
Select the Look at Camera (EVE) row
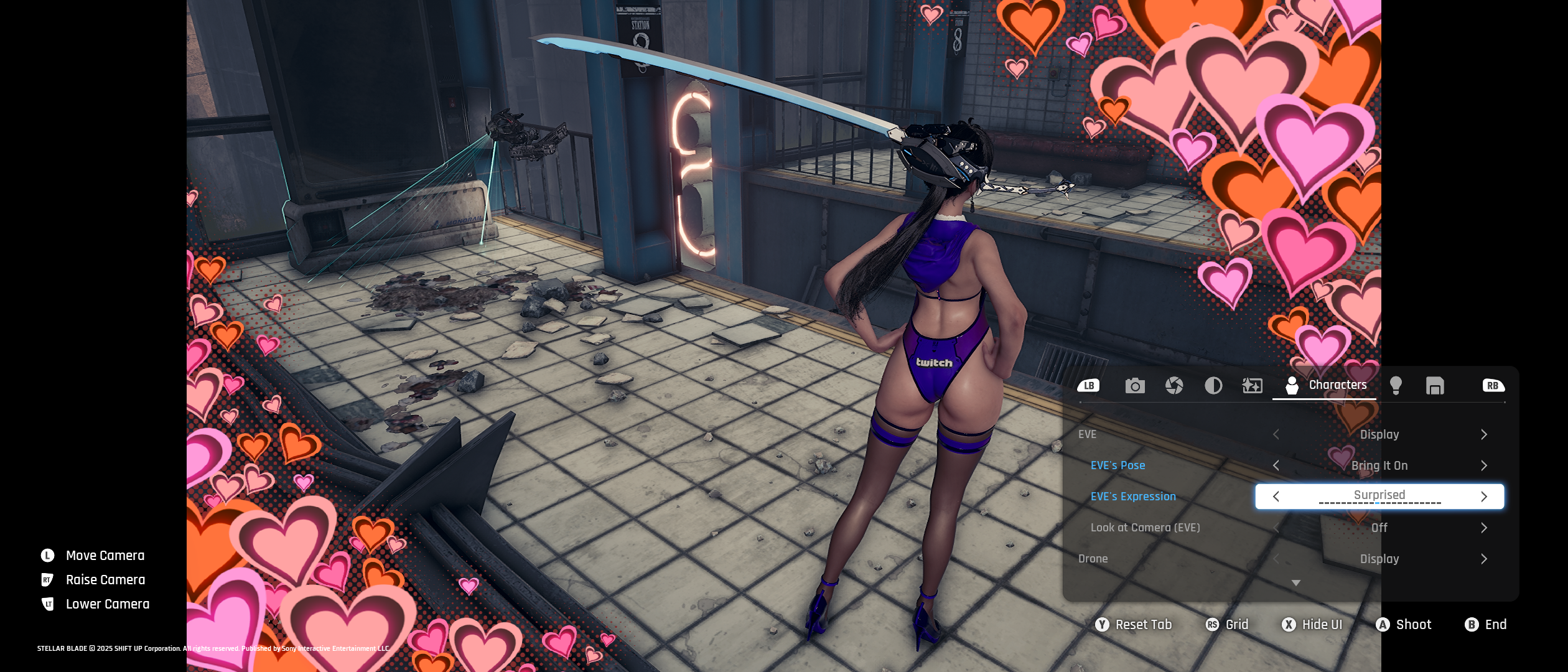1145,528
